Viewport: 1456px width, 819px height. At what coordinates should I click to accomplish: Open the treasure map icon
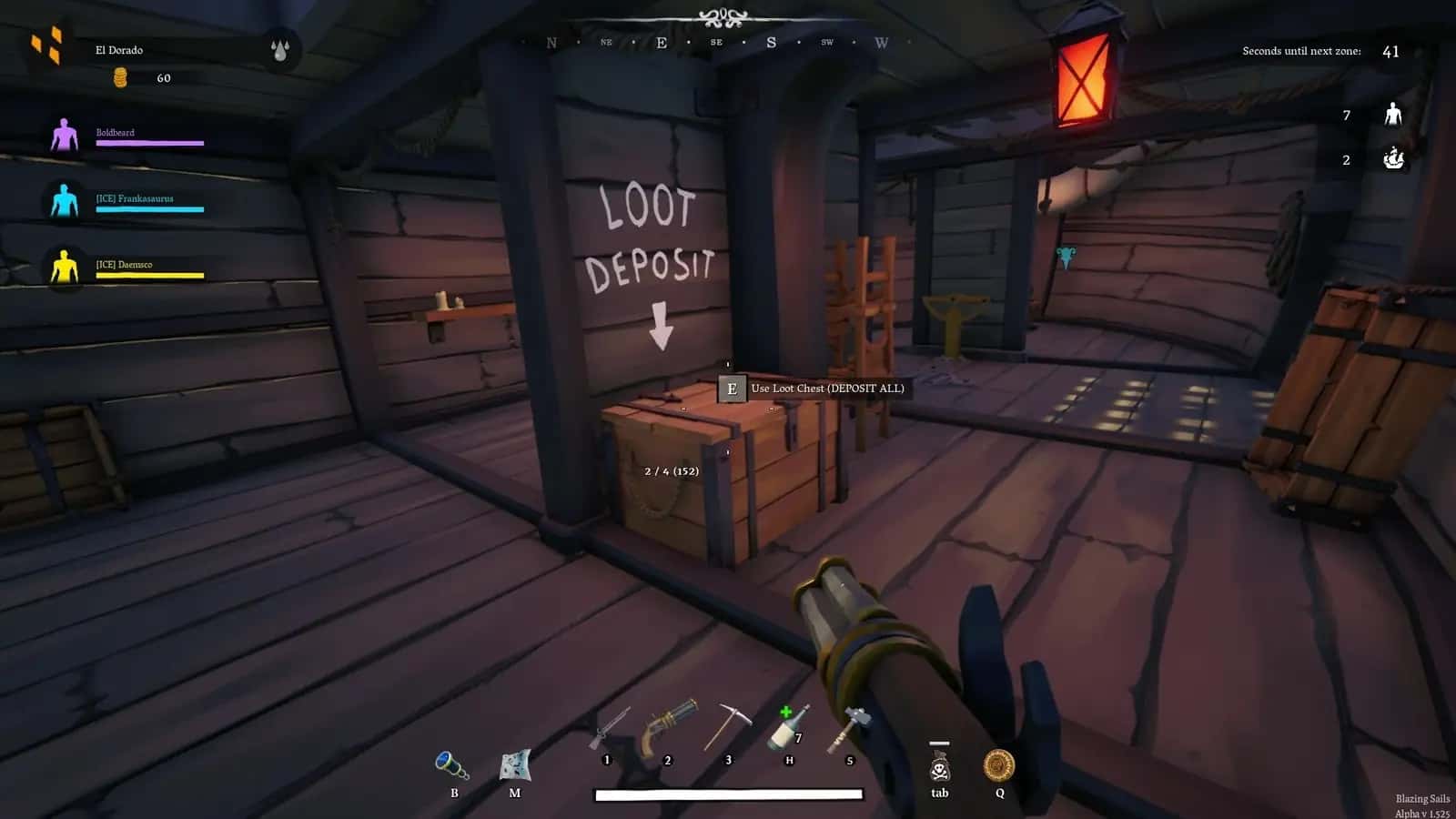[x=515, y=765]
